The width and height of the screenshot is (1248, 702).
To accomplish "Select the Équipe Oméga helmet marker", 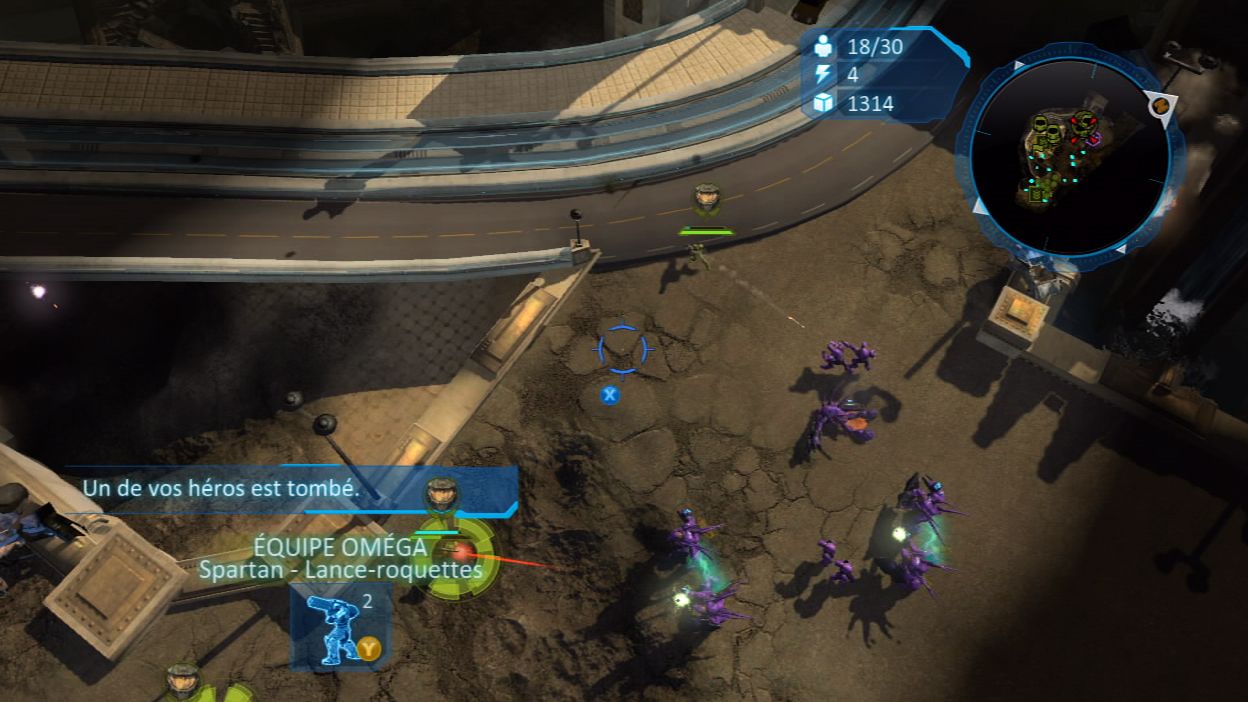I will 441,494.
